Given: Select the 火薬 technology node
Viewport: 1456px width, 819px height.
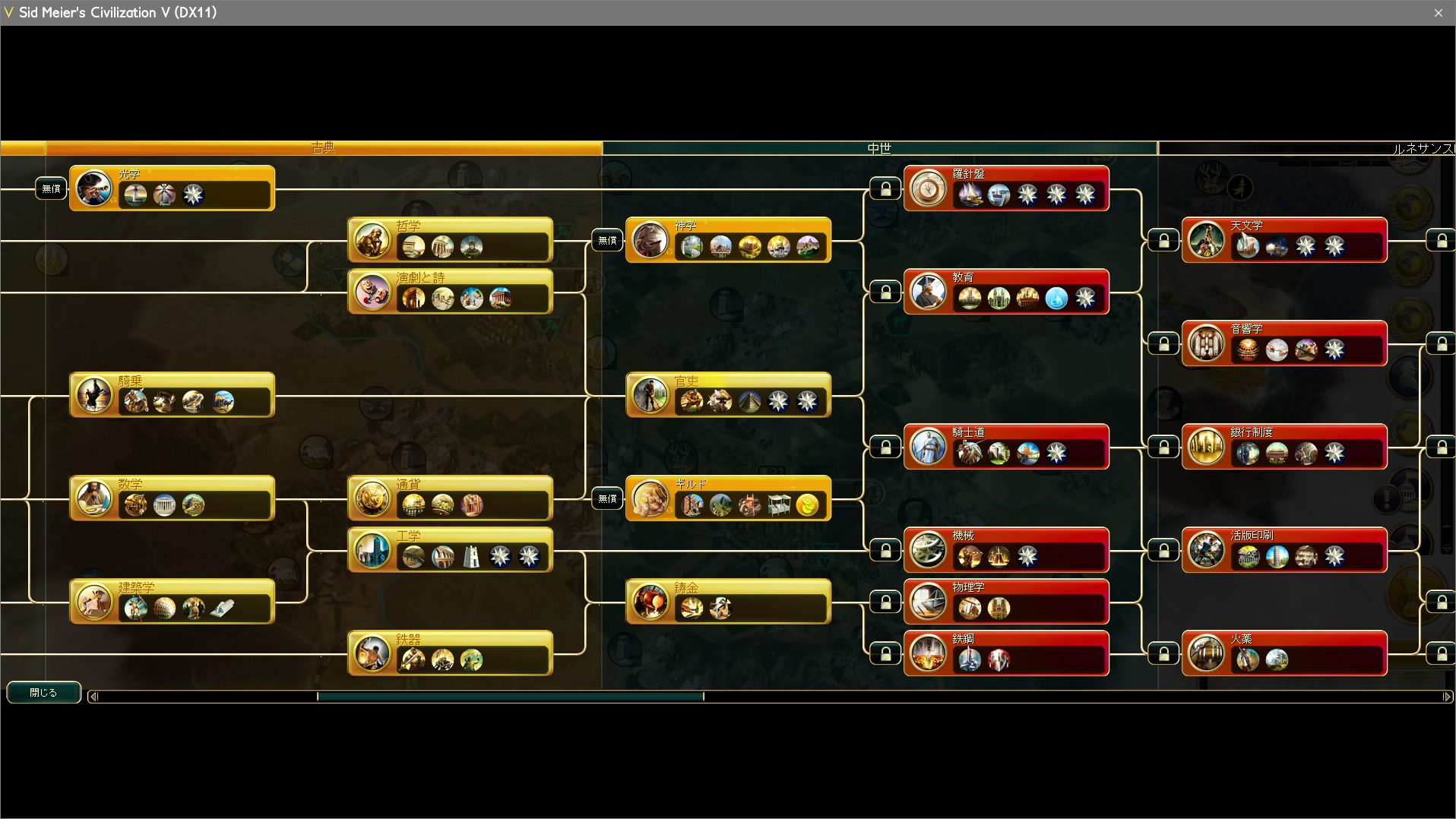Looking at the screenshot, I should [1284, 653].
